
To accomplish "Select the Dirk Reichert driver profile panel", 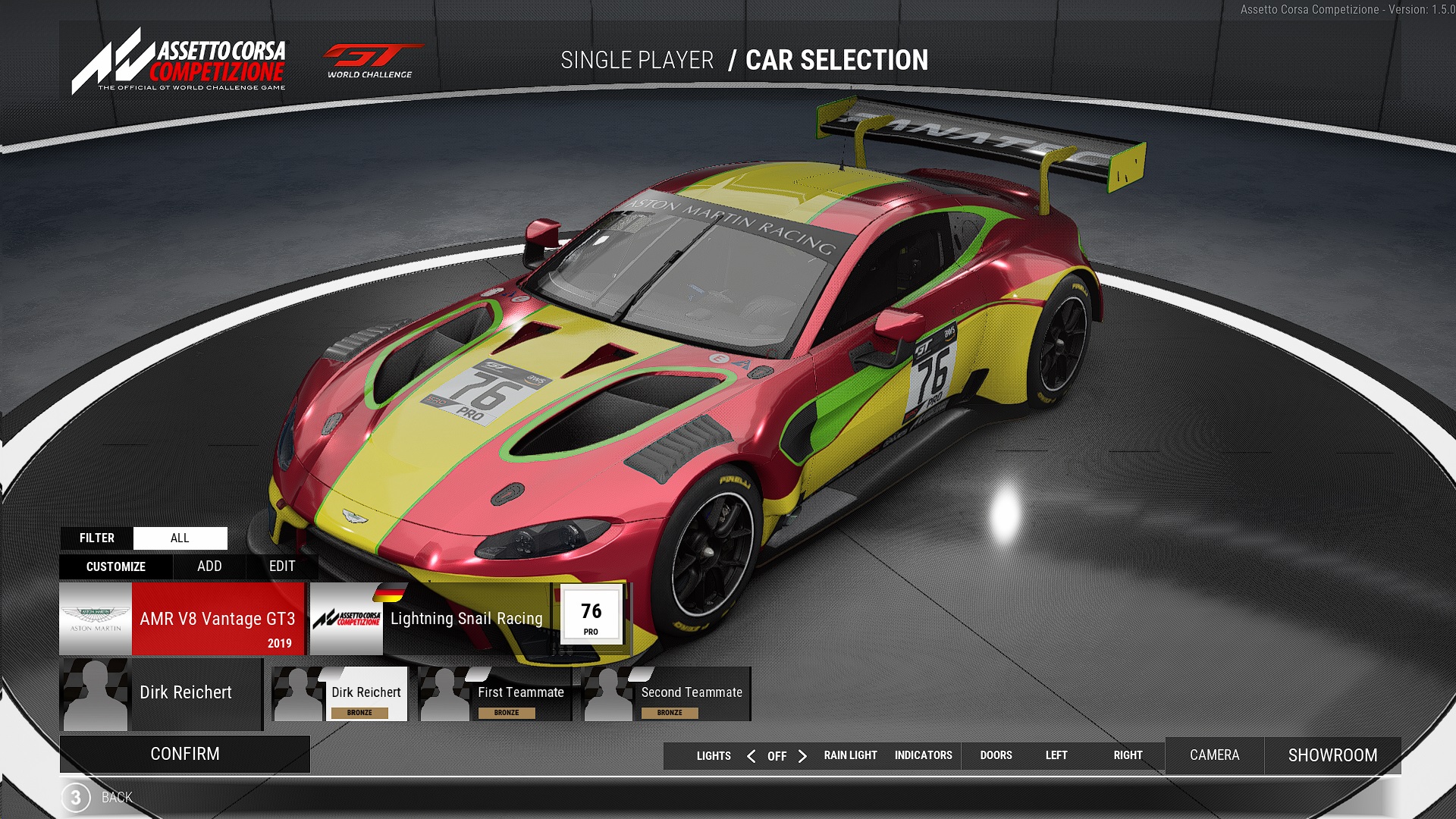I will [x=161, y=694].
